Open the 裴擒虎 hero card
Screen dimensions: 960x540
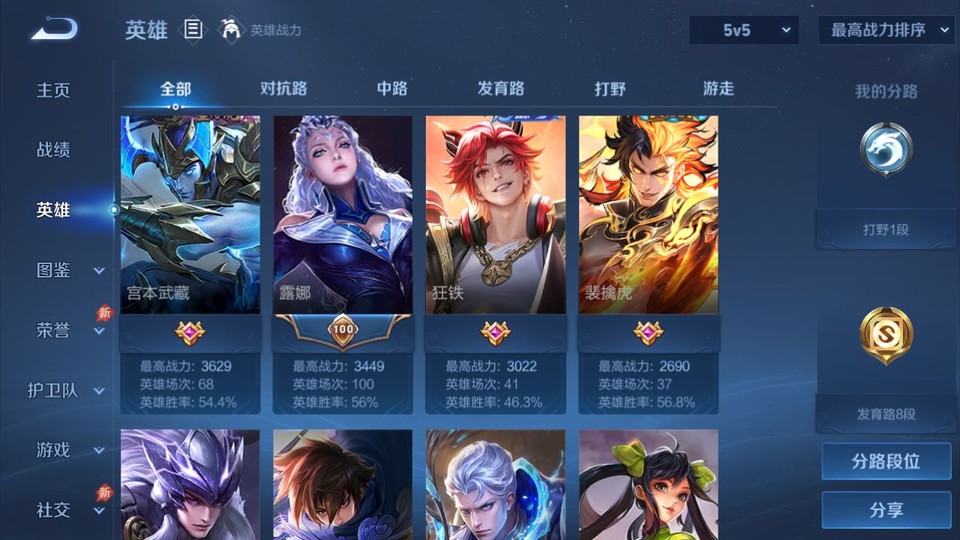[x=648, y=215]
